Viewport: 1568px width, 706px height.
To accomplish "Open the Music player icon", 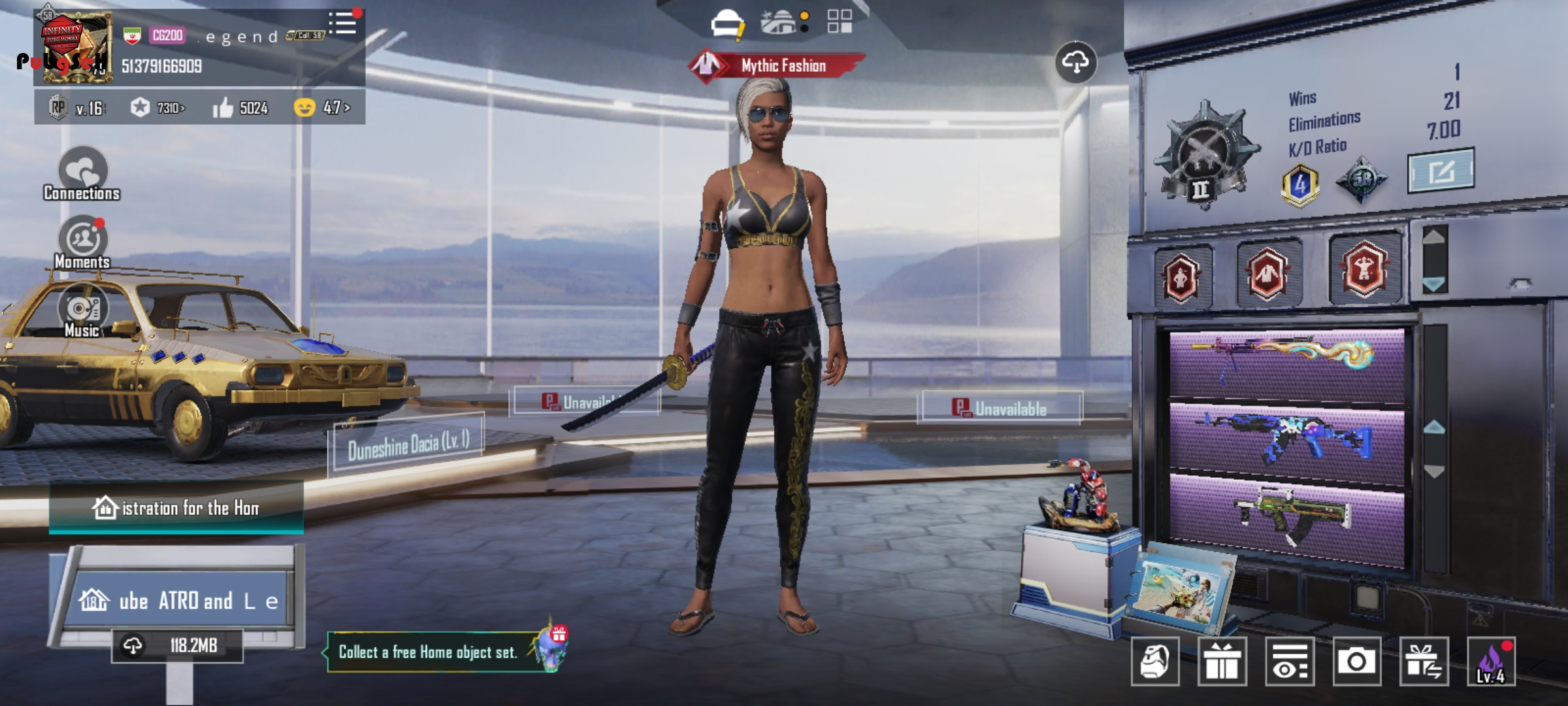I will (82, 312).
